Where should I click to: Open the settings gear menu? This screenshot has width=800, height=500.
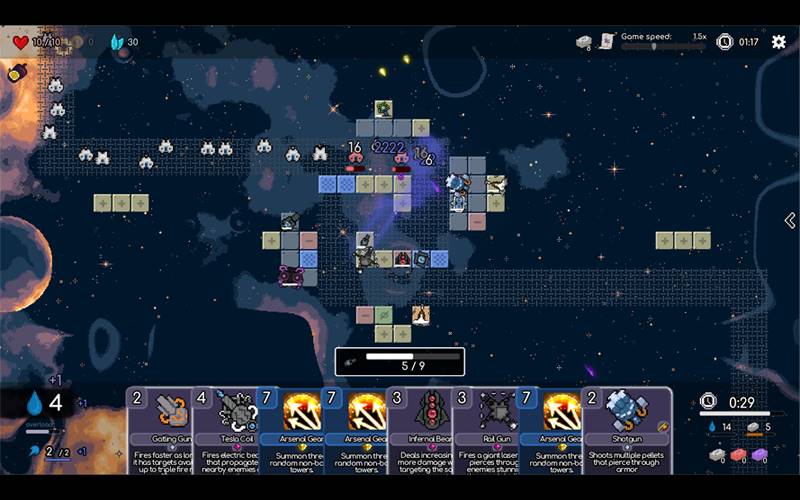pyautogui.click(x=778, y=42)
